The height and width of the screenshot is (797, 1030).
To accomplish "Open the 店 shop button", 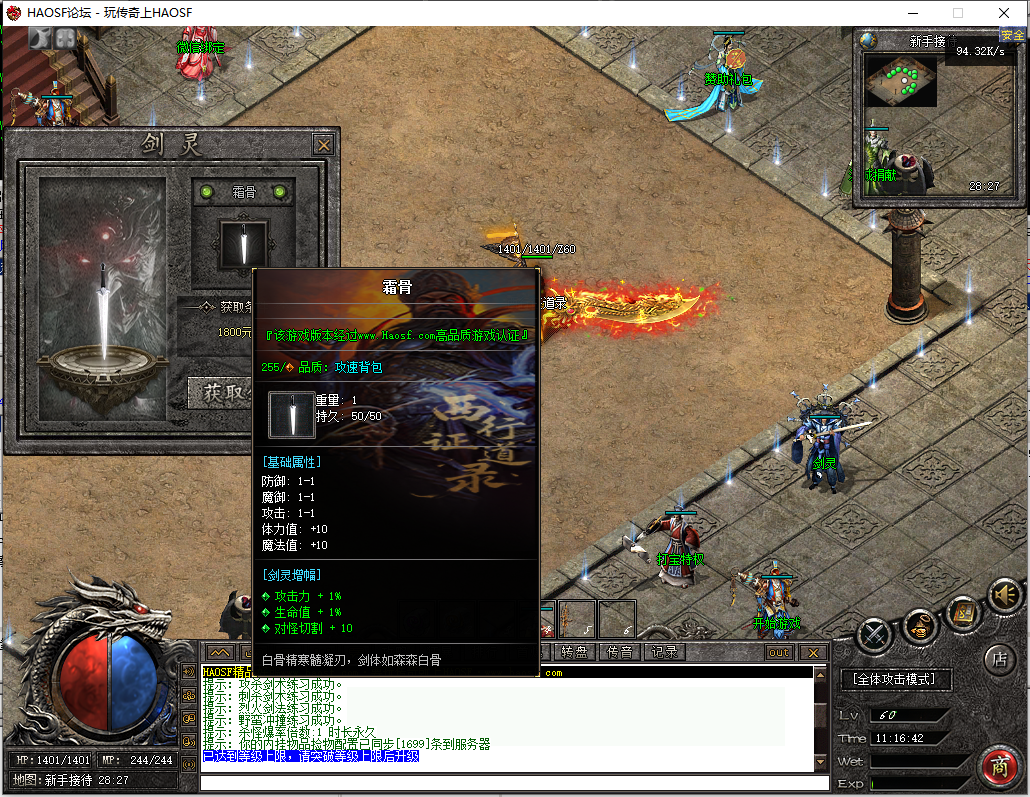I will tap(999, 659).
